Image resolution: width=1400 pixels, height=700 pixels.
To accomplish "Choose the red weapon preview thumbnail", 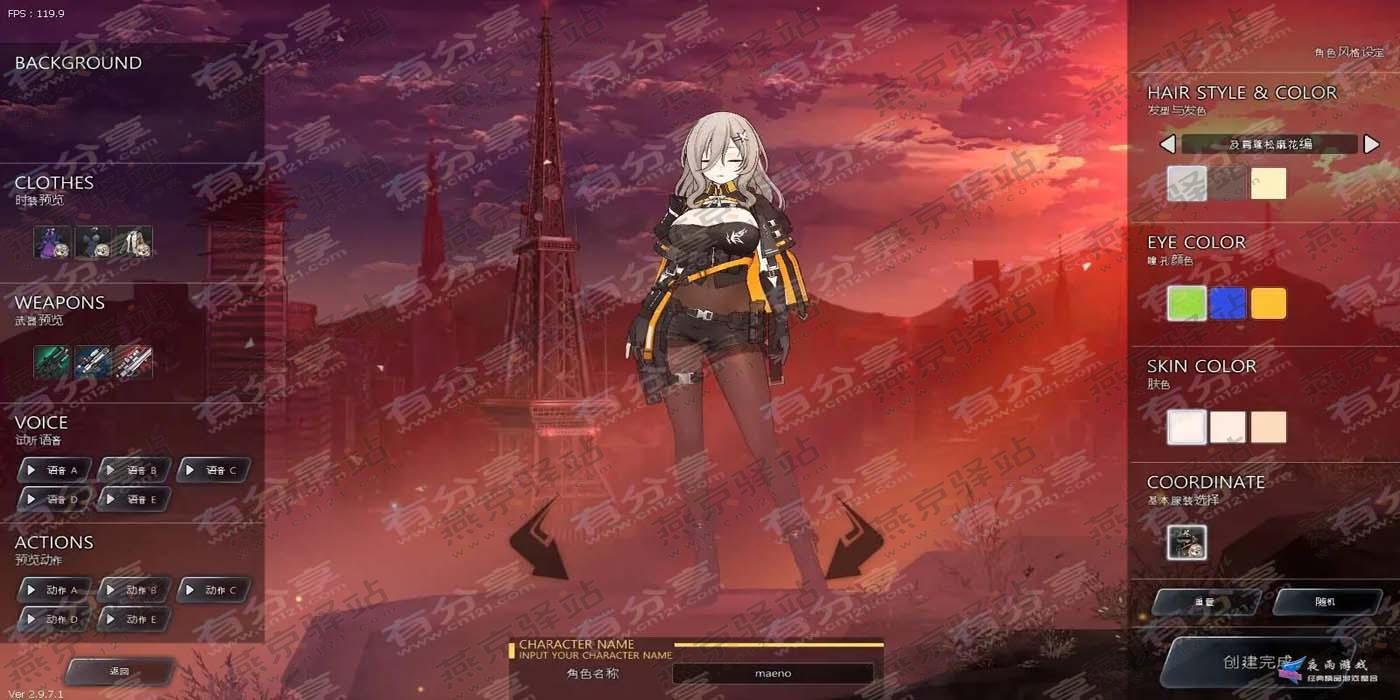I will click(134, 362).
